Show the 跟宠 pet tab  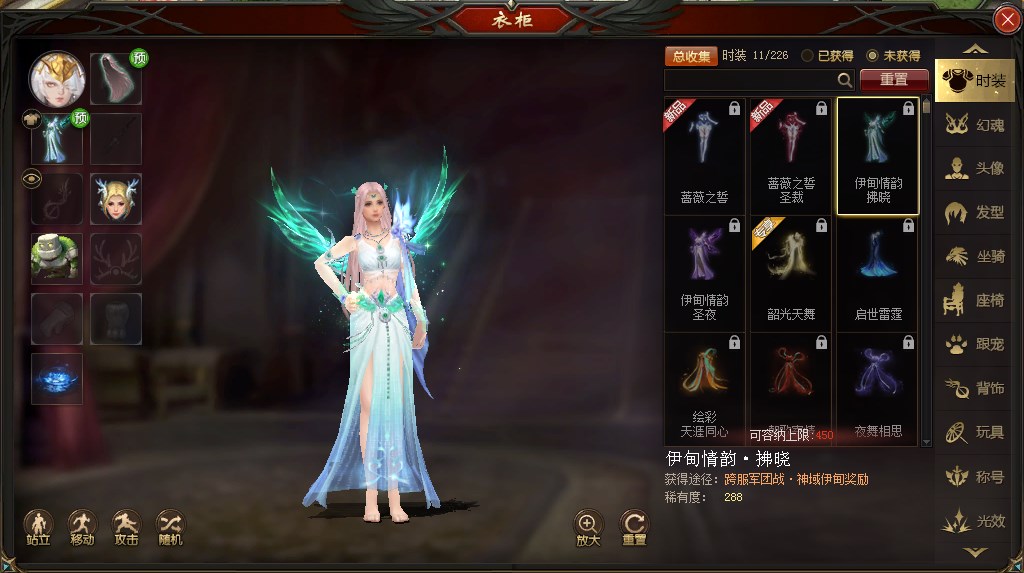coord(975,345)
